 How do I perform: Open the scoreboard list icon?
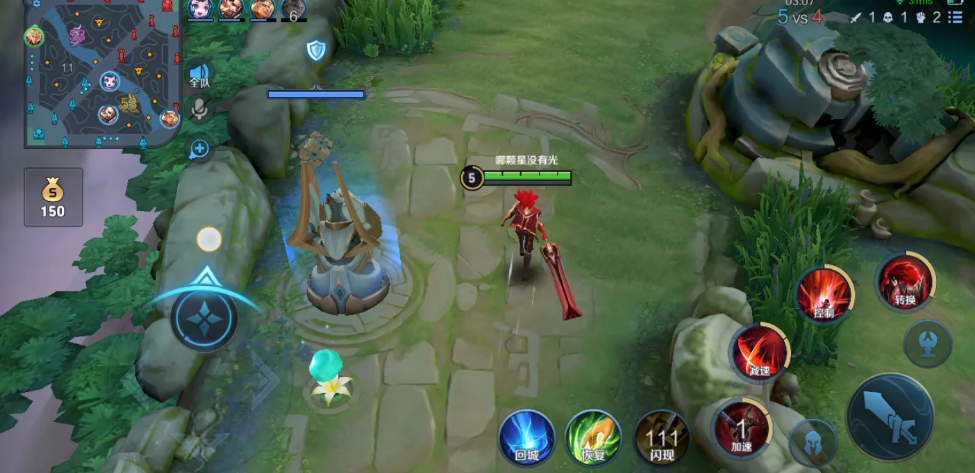(x=956, y=17)
